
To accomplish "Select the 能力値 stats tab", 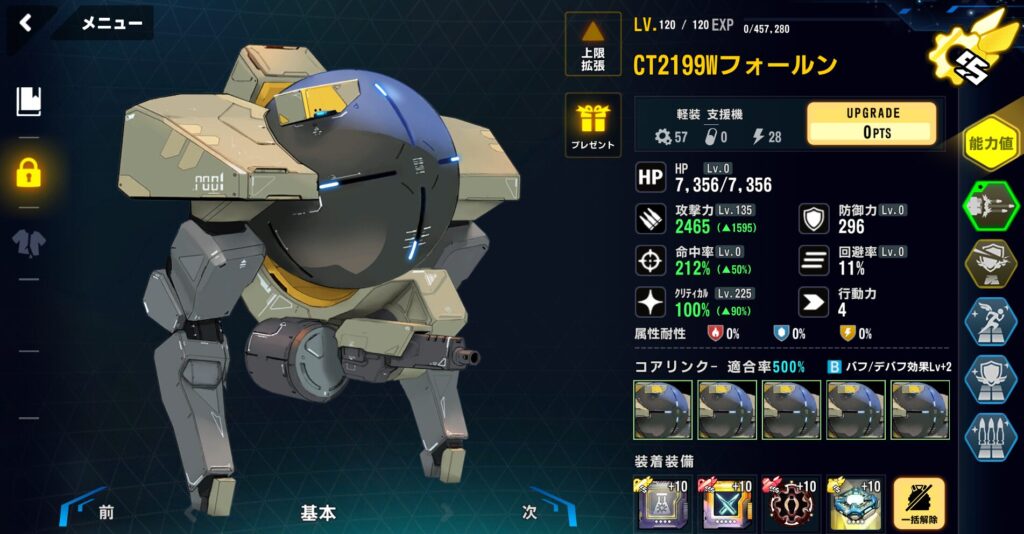I will (991, 144).
